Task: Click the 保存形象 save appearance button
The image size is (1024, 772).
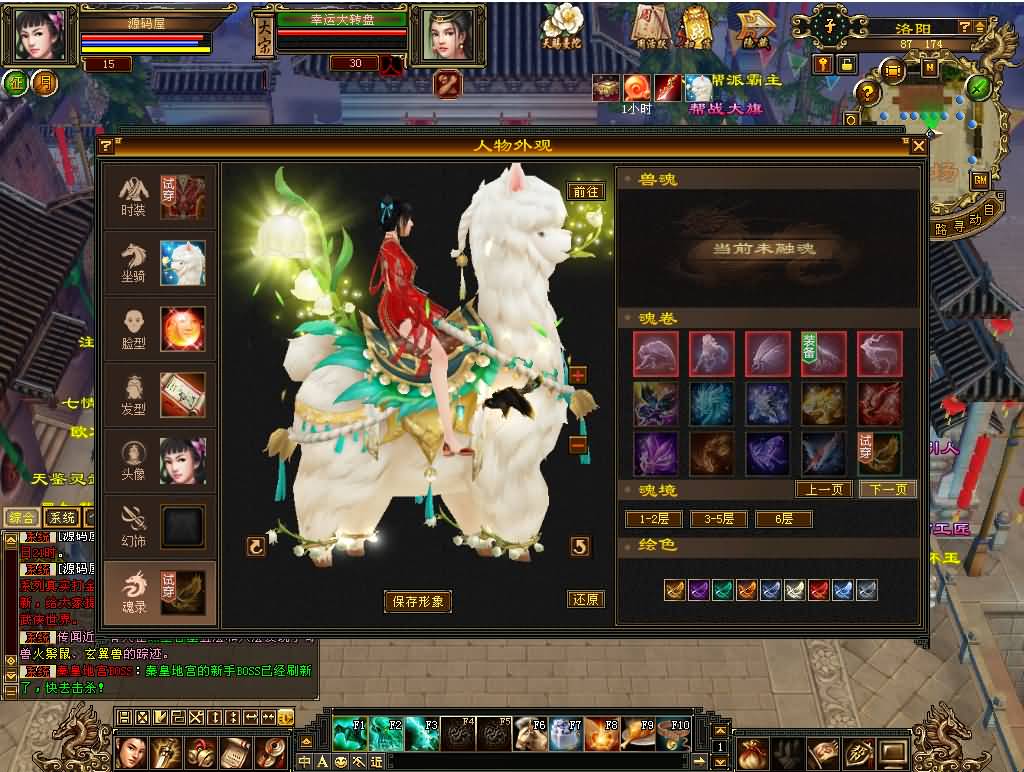Action: (418, 601)
